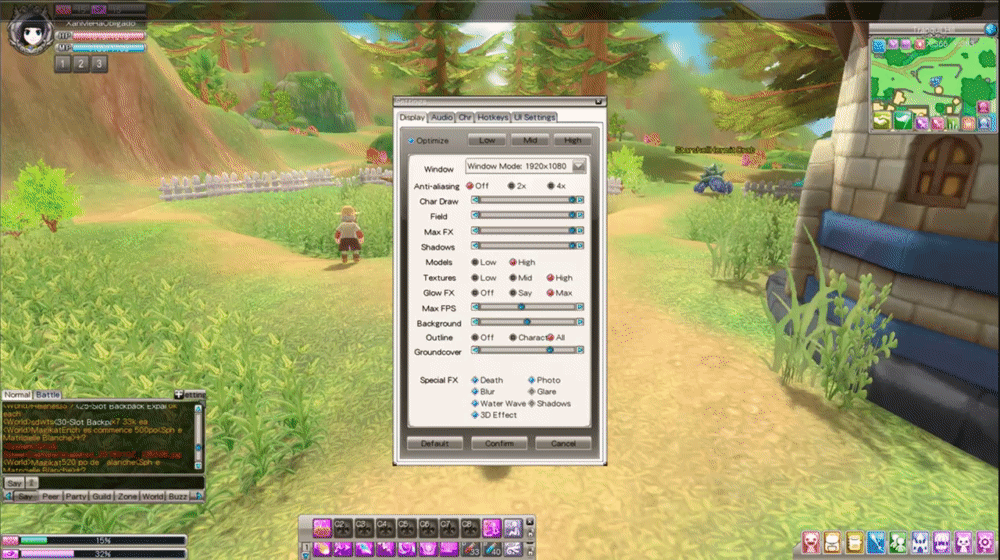Adjust the Max FPS slider

point(521,308)
